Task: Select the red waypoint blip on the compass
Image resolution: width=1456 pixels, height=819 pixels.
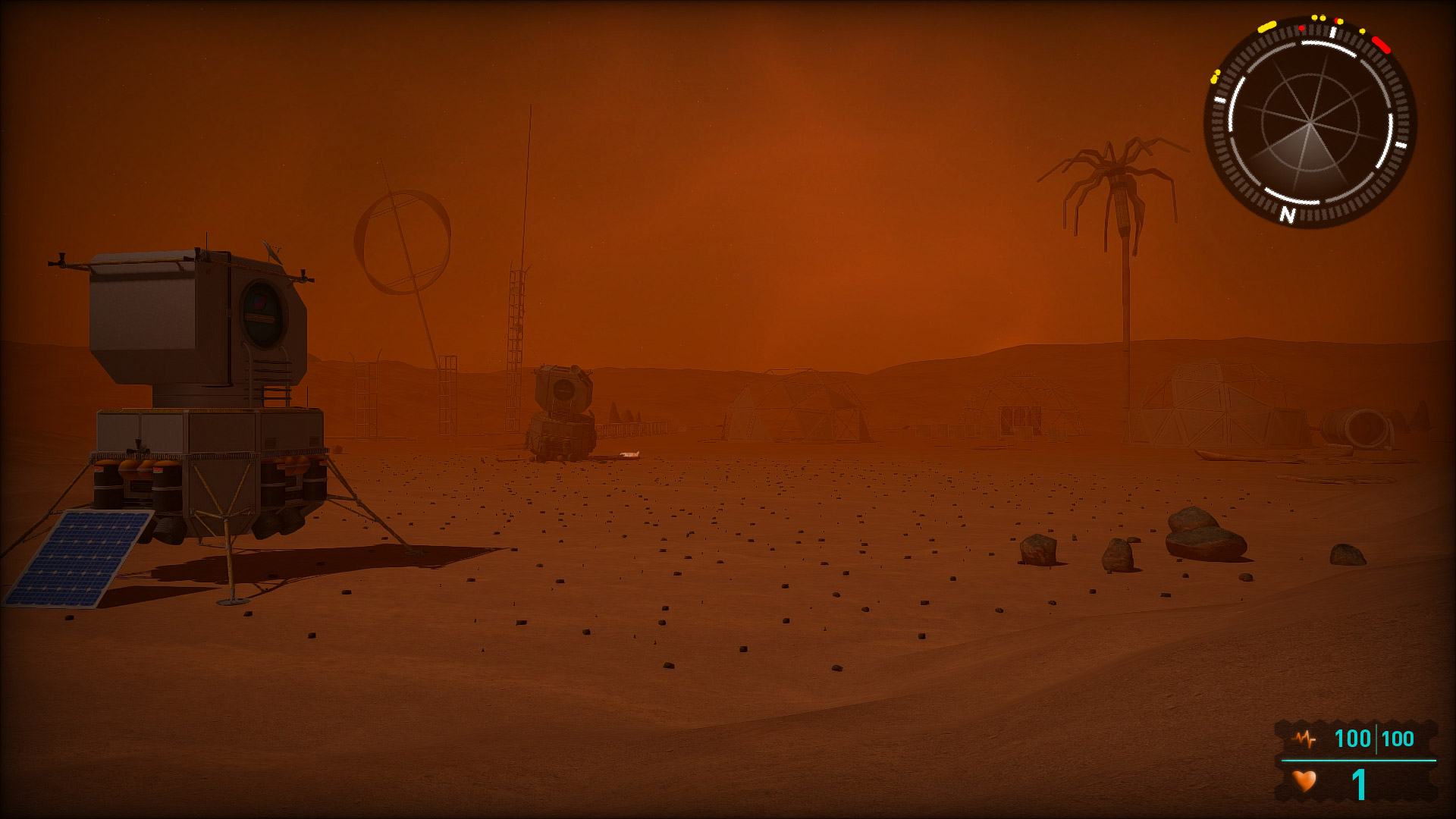Action: [x=1301, y=28]
